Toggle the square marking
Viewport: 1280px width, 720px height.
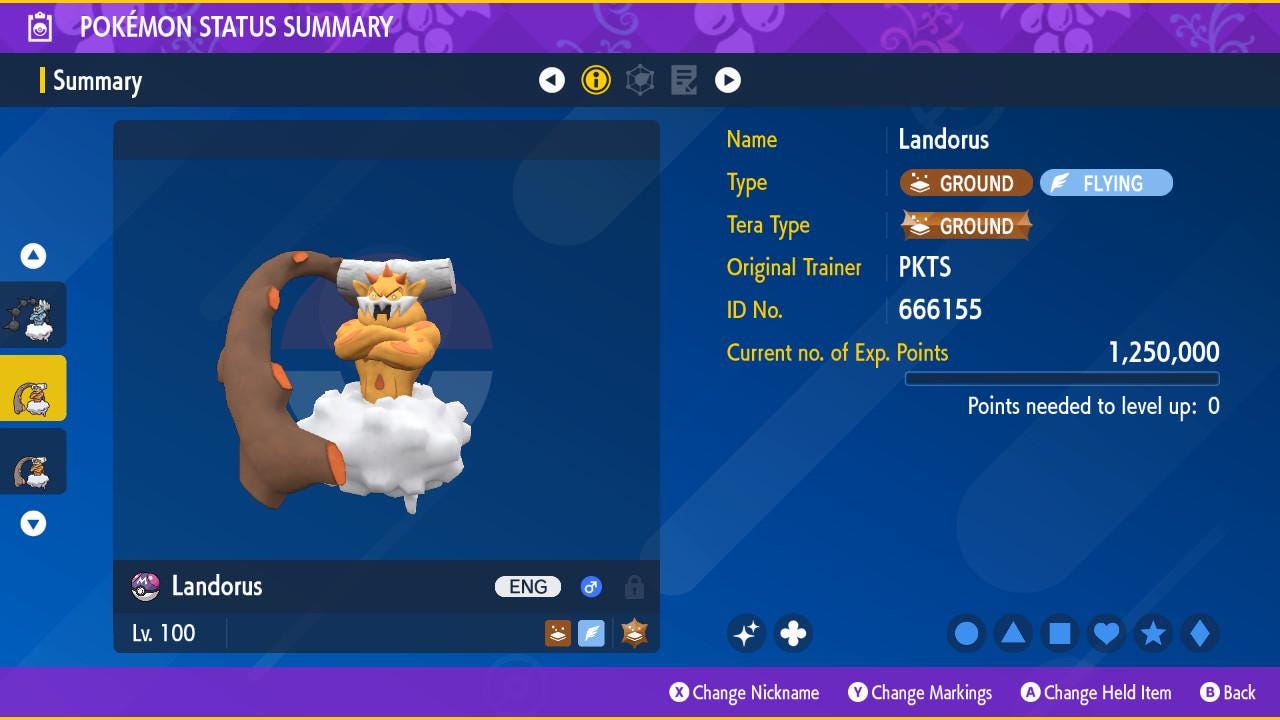pos(1060,633)
